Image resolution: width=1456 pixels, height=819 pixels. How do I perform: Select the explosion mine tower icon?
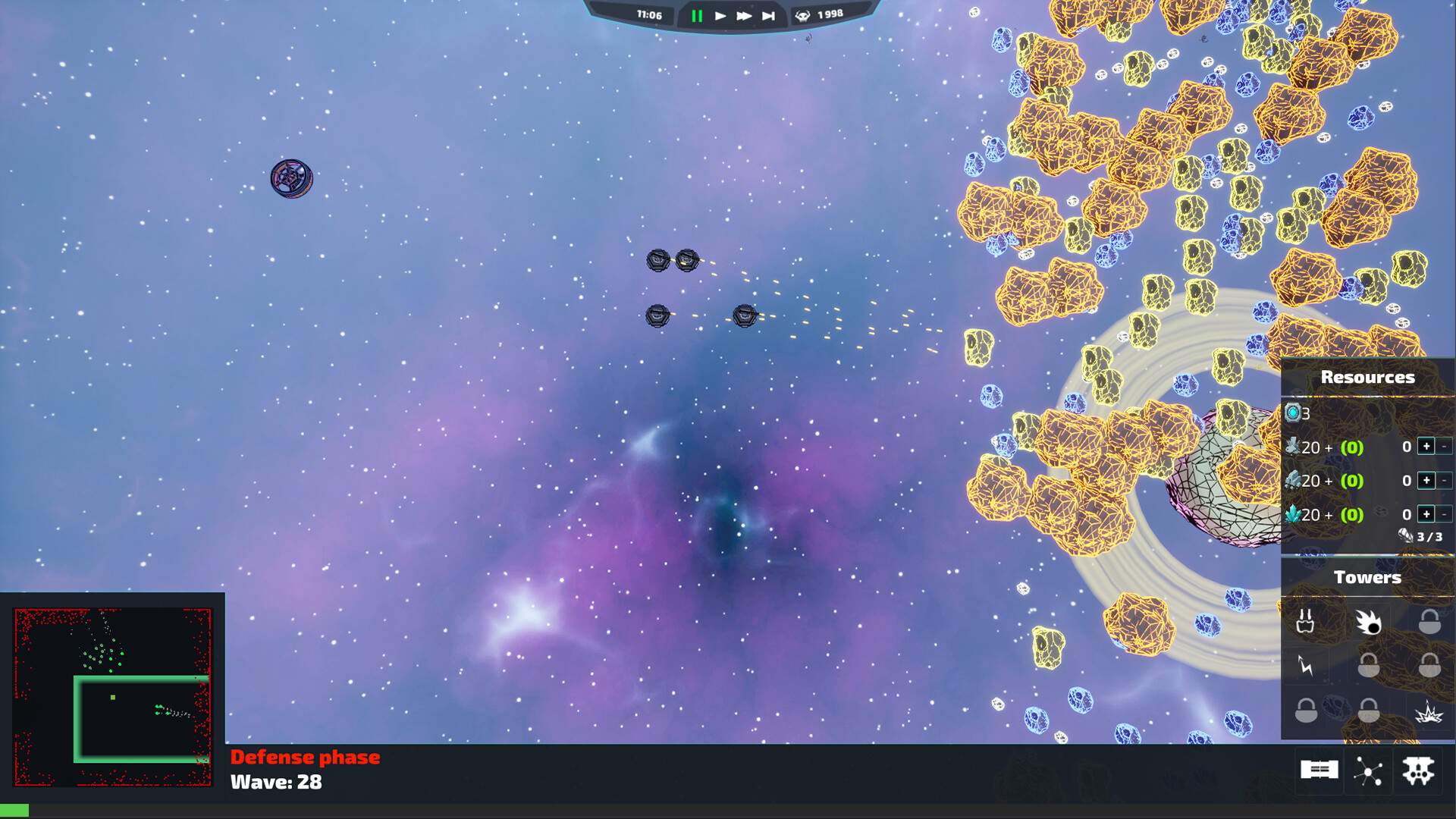click(x=1428, y=712)
